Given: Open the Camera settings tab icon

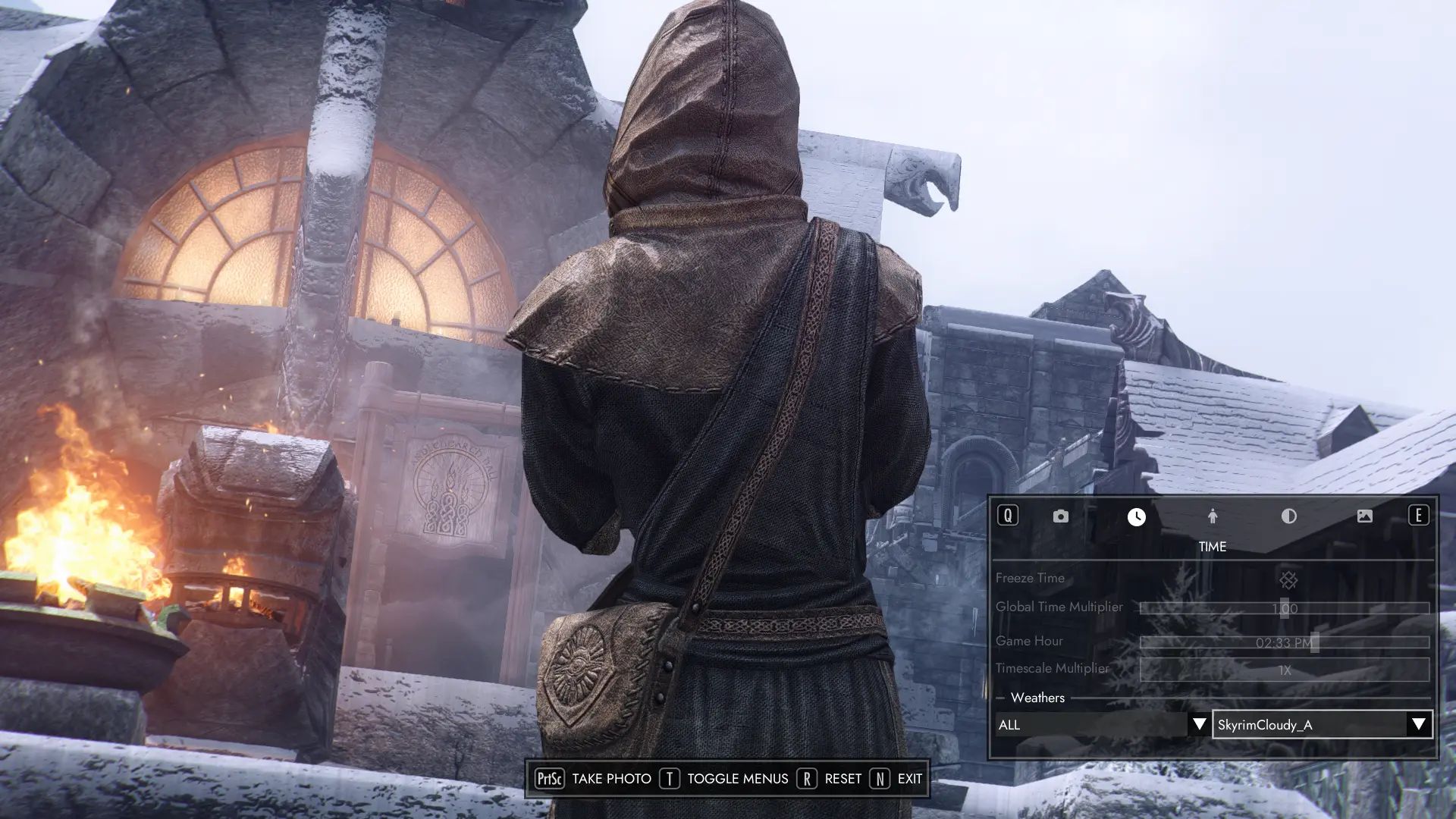Looking at the screenshot, I should (1059, 516).
